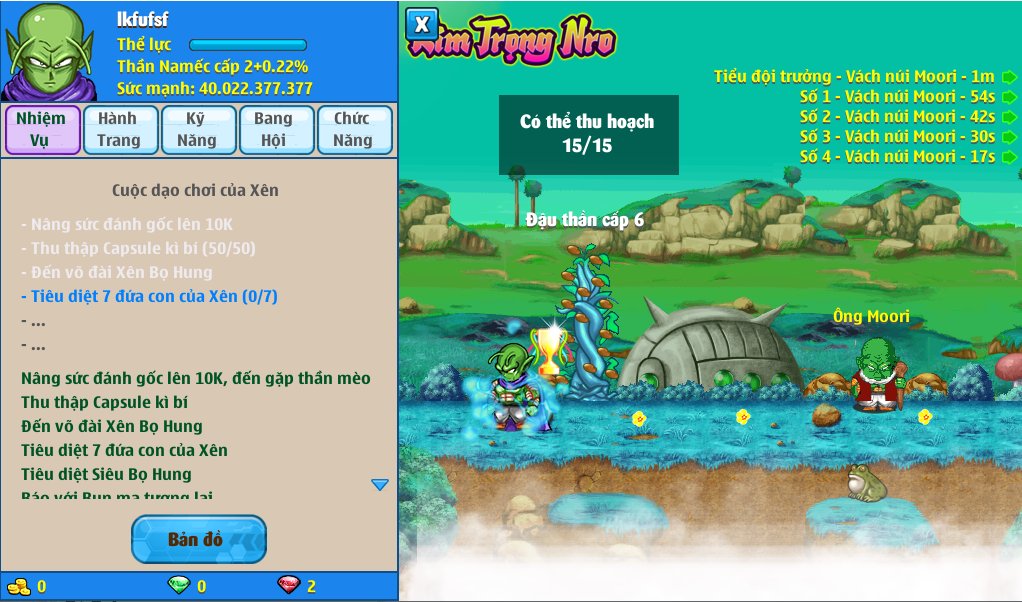Screen dimensions: 1022x602
Task: Click the green gem currency icon
Action: [178, 586]
